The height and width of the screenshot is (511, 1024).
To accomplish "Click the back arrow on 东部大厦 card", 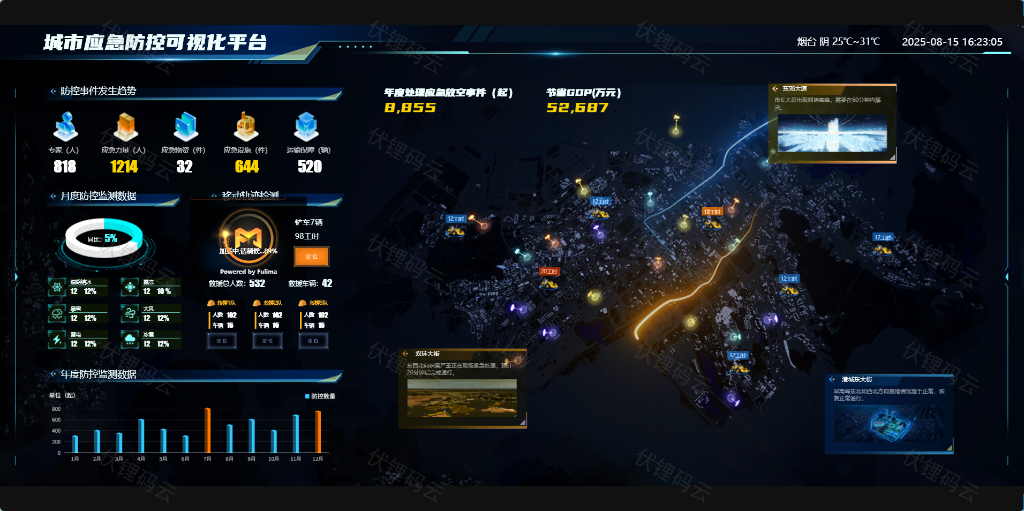I will (x=776, y=88).
